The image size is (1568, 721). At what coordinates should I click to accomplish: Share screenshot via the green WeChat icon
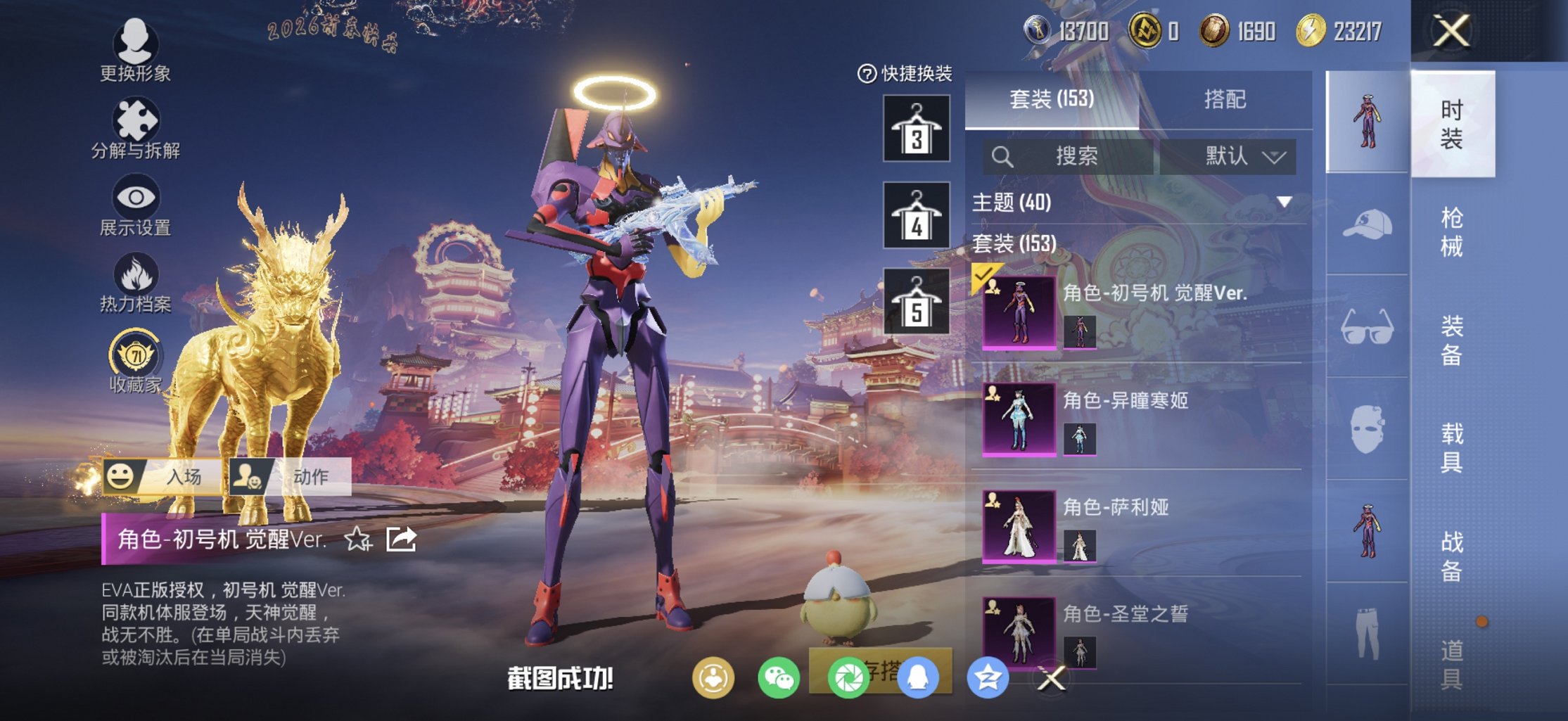(x=778, y=678)
